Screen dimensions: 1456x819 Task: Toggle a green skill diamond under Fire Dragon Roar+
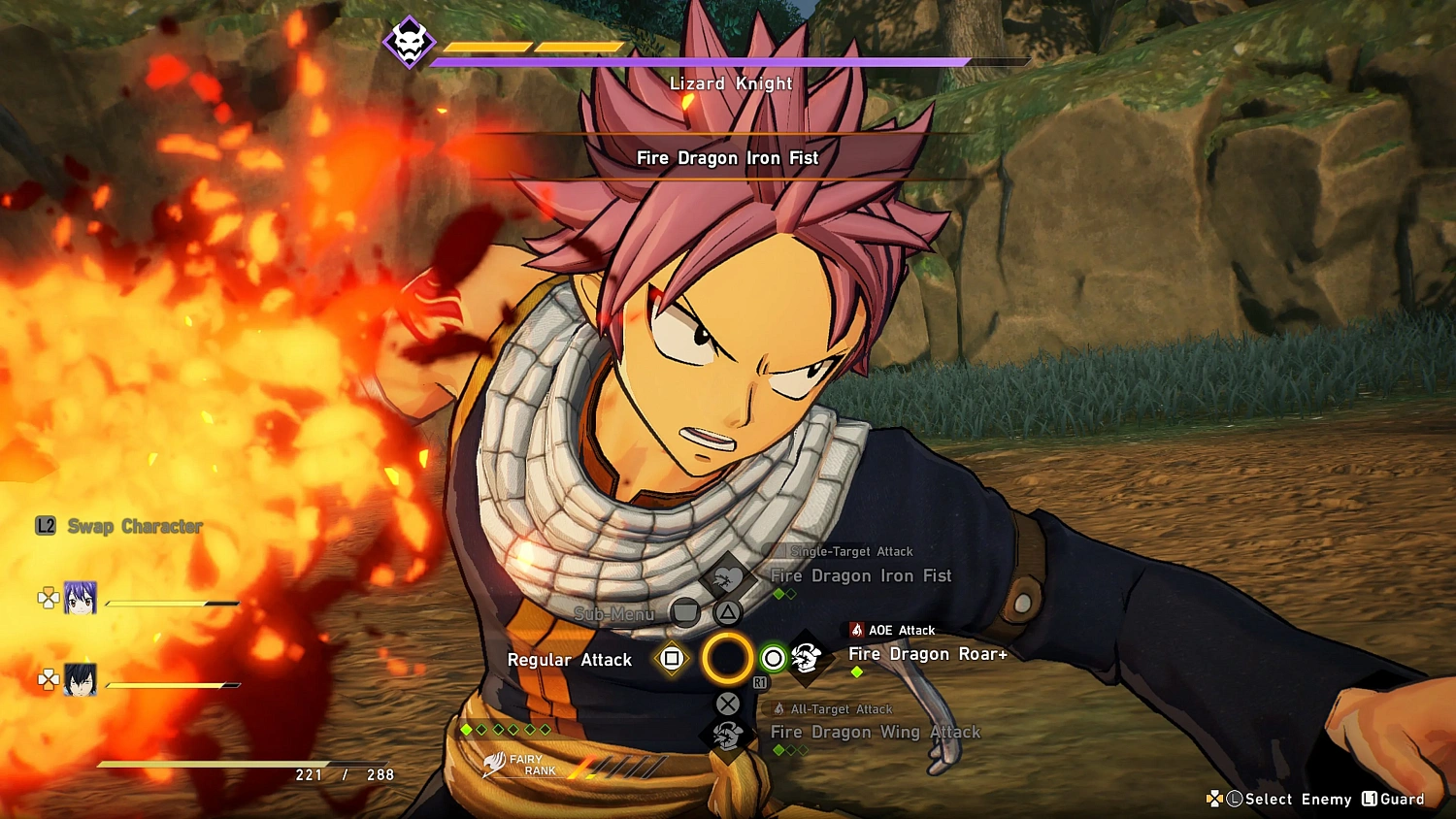click(856, 672)
